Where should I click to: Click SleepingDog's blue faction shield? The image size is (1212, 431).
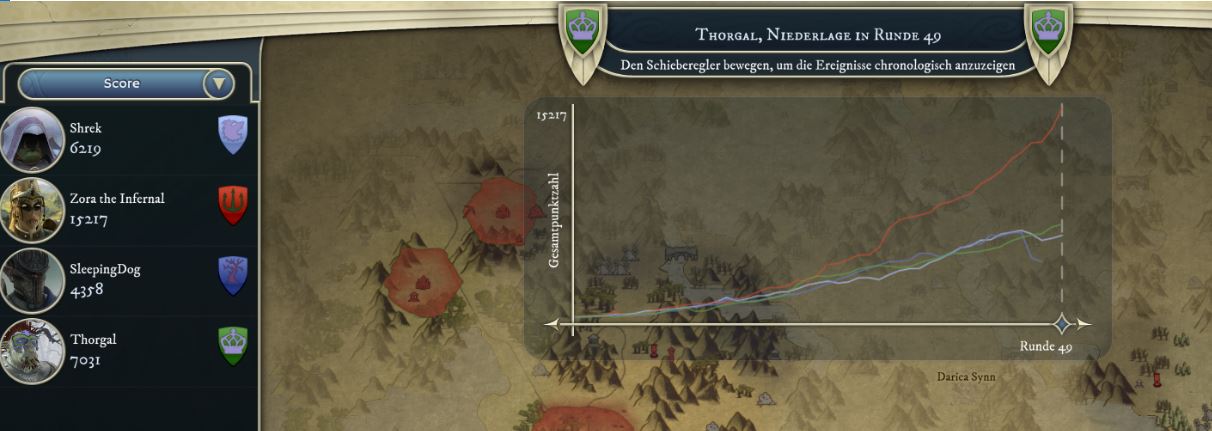pos(233,275)
